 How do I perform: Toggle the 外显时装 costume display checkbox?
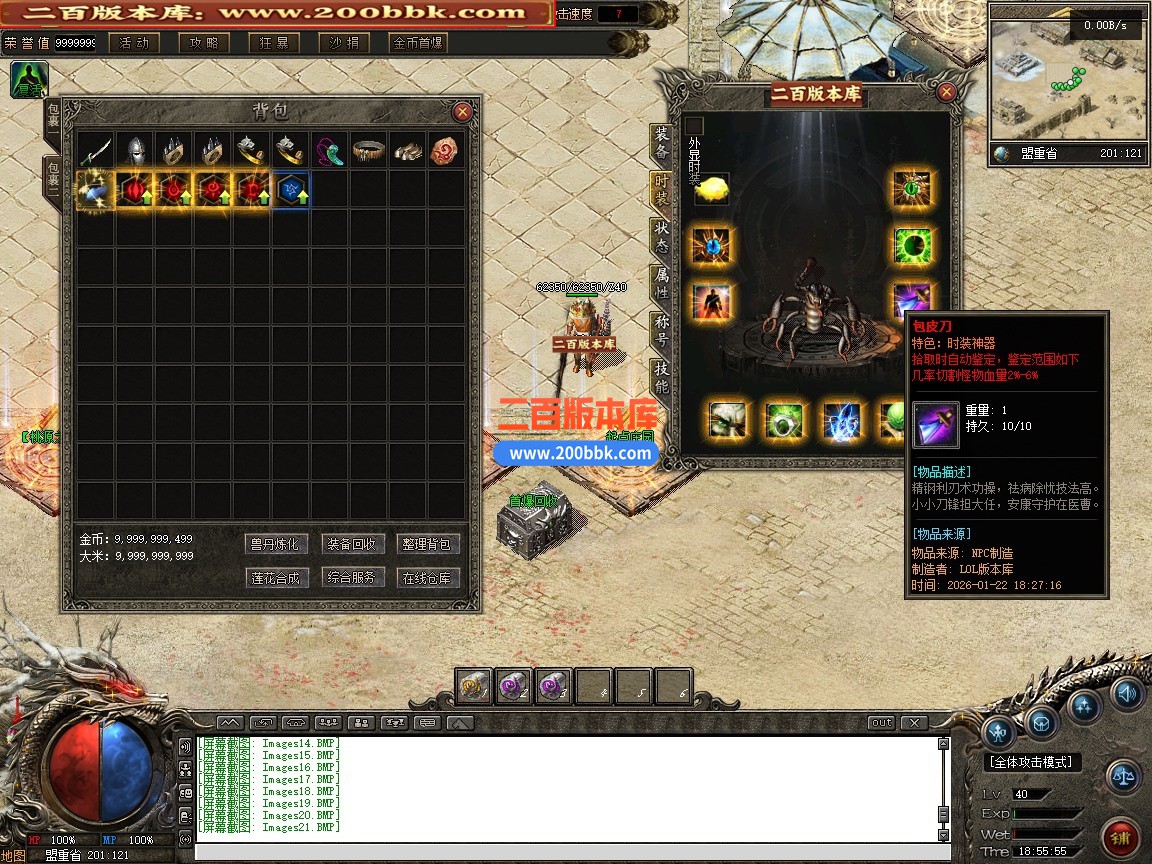(695, 126)
